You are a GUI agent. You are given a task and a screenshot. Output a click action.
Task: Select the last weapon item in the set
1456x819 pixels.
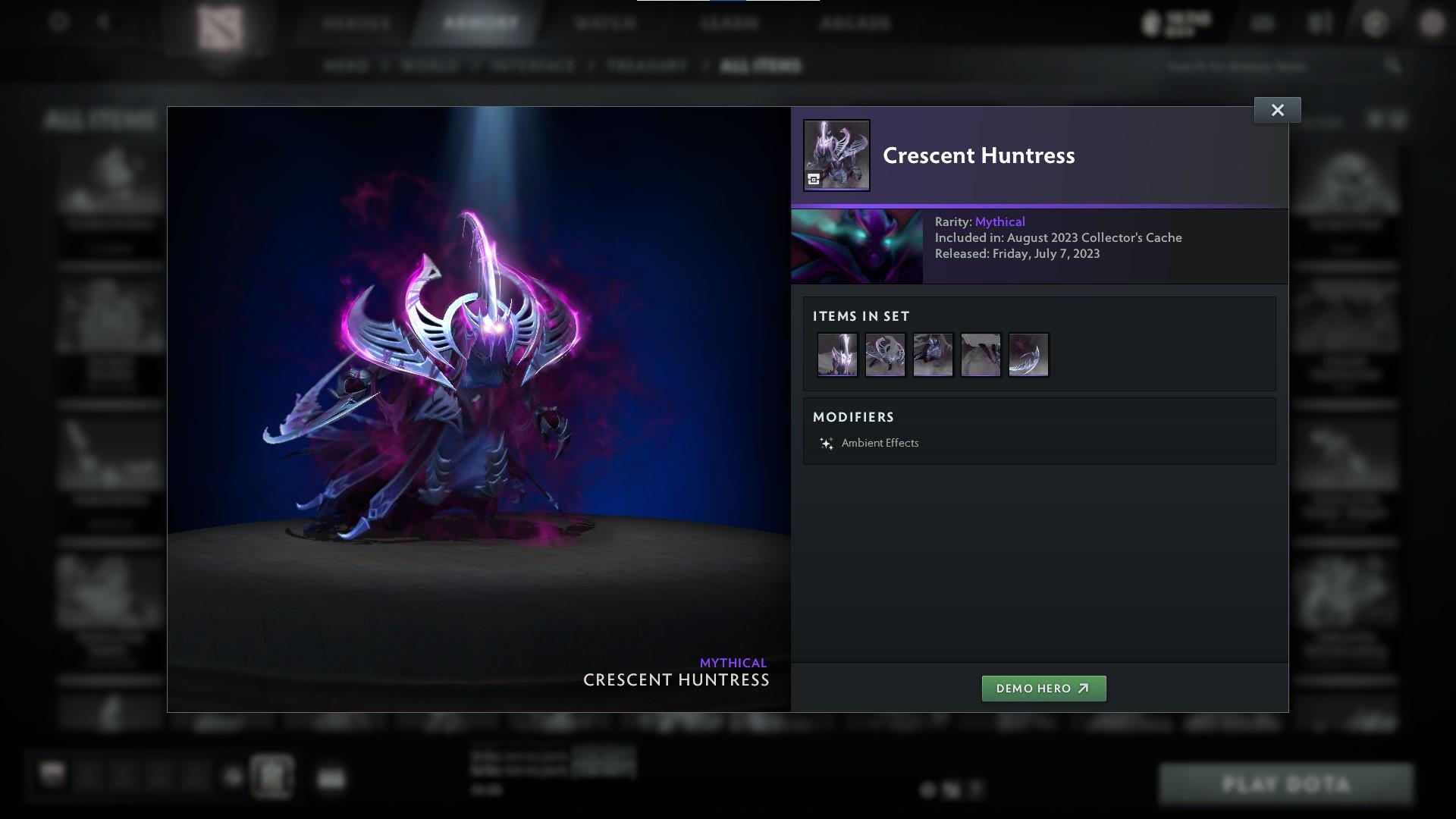(1028, 353)
